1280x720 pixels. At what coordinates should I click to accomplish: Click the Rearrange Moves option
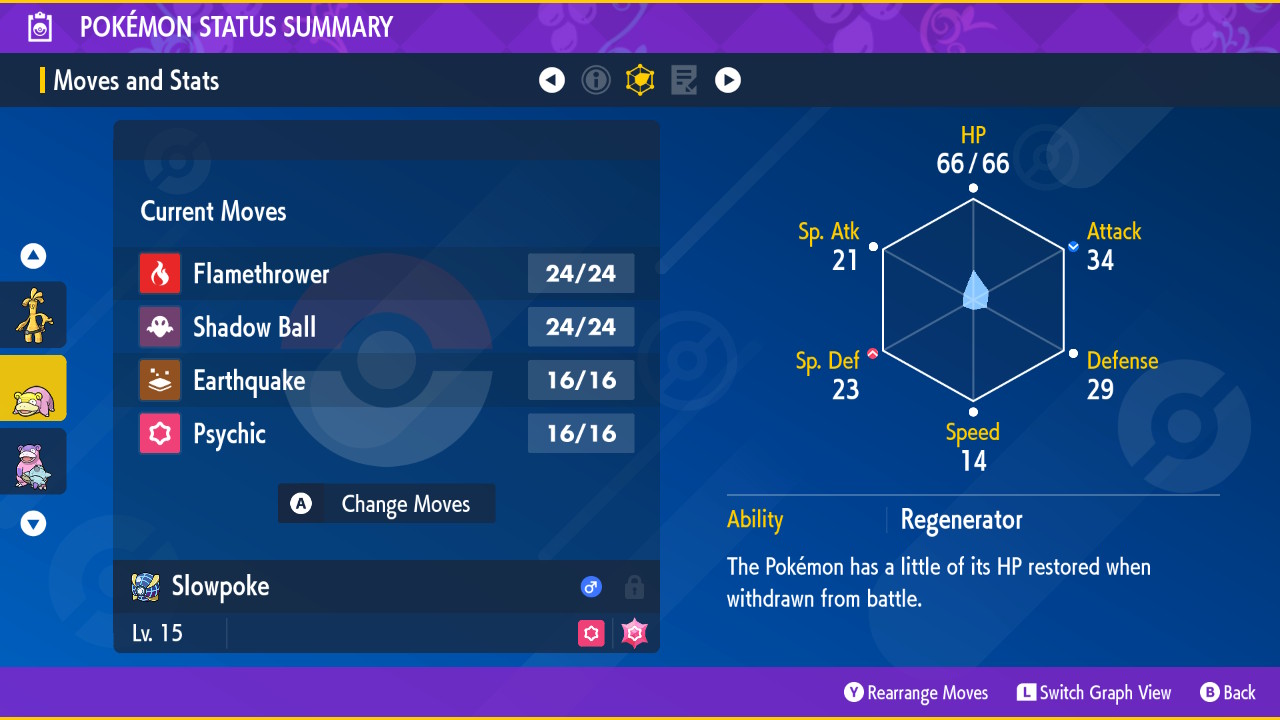point(916,693)
